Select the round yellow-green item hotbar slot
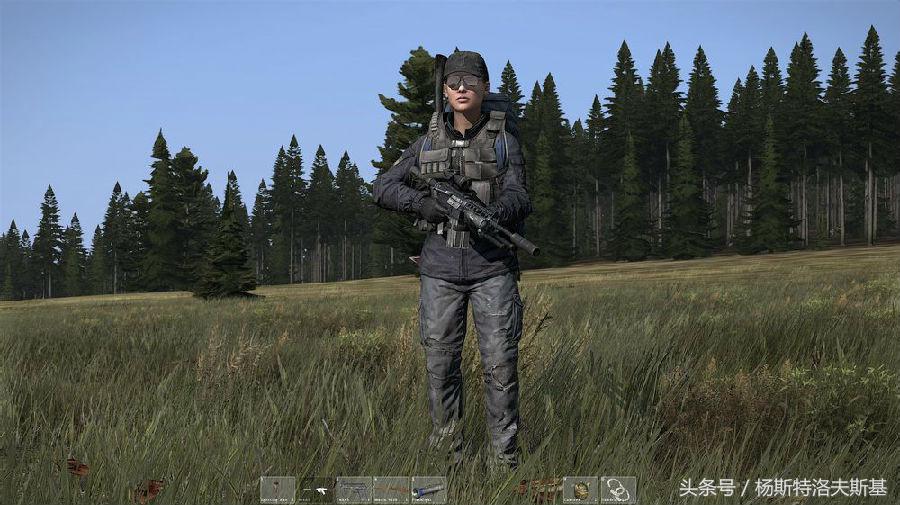Image resolution: width=900 pixels, height=505 pixels. (580, 489)
